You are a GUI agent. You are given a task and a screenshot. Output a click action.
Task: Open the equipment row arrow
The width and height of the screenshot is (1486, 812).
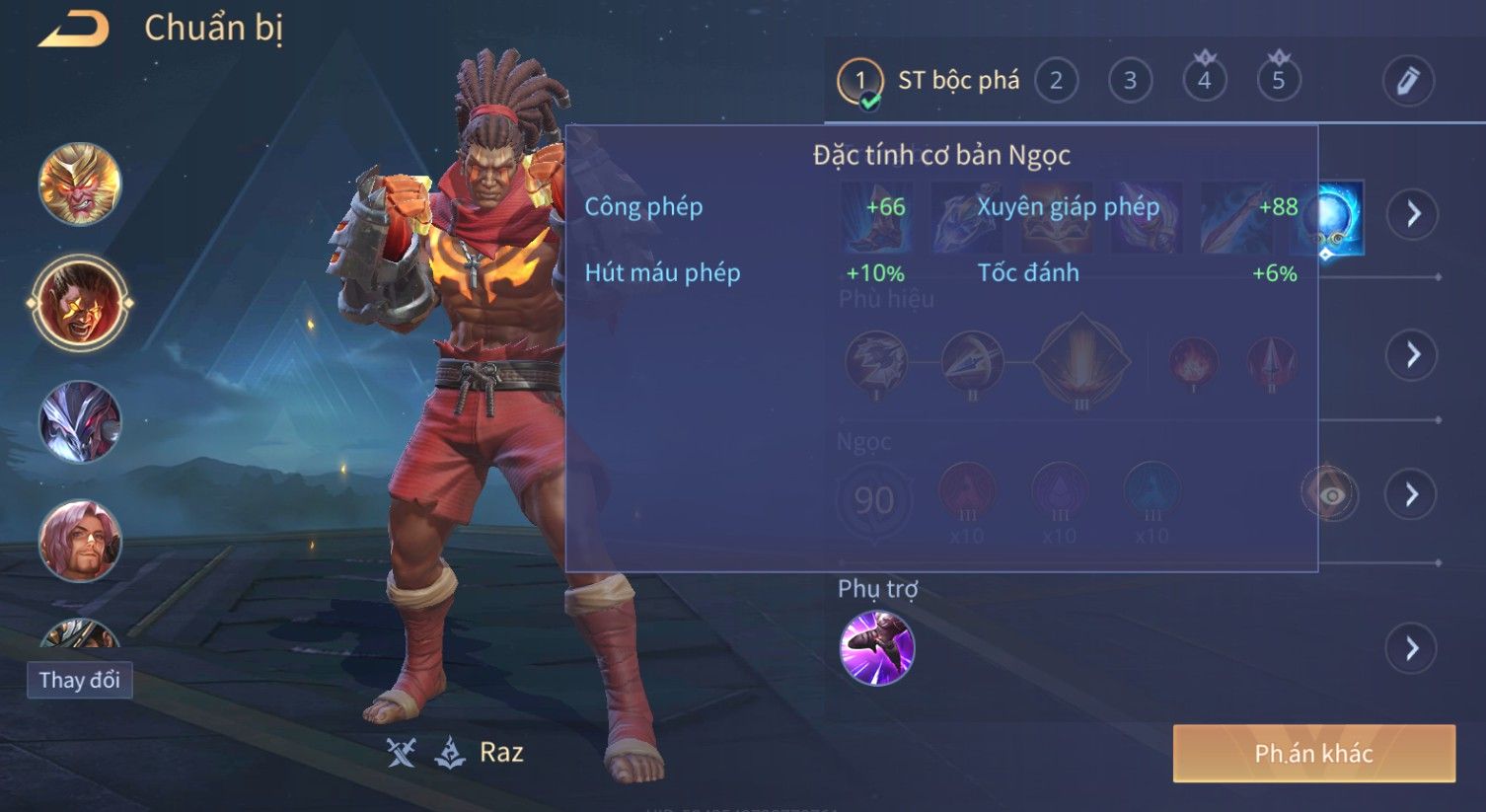1413,213
